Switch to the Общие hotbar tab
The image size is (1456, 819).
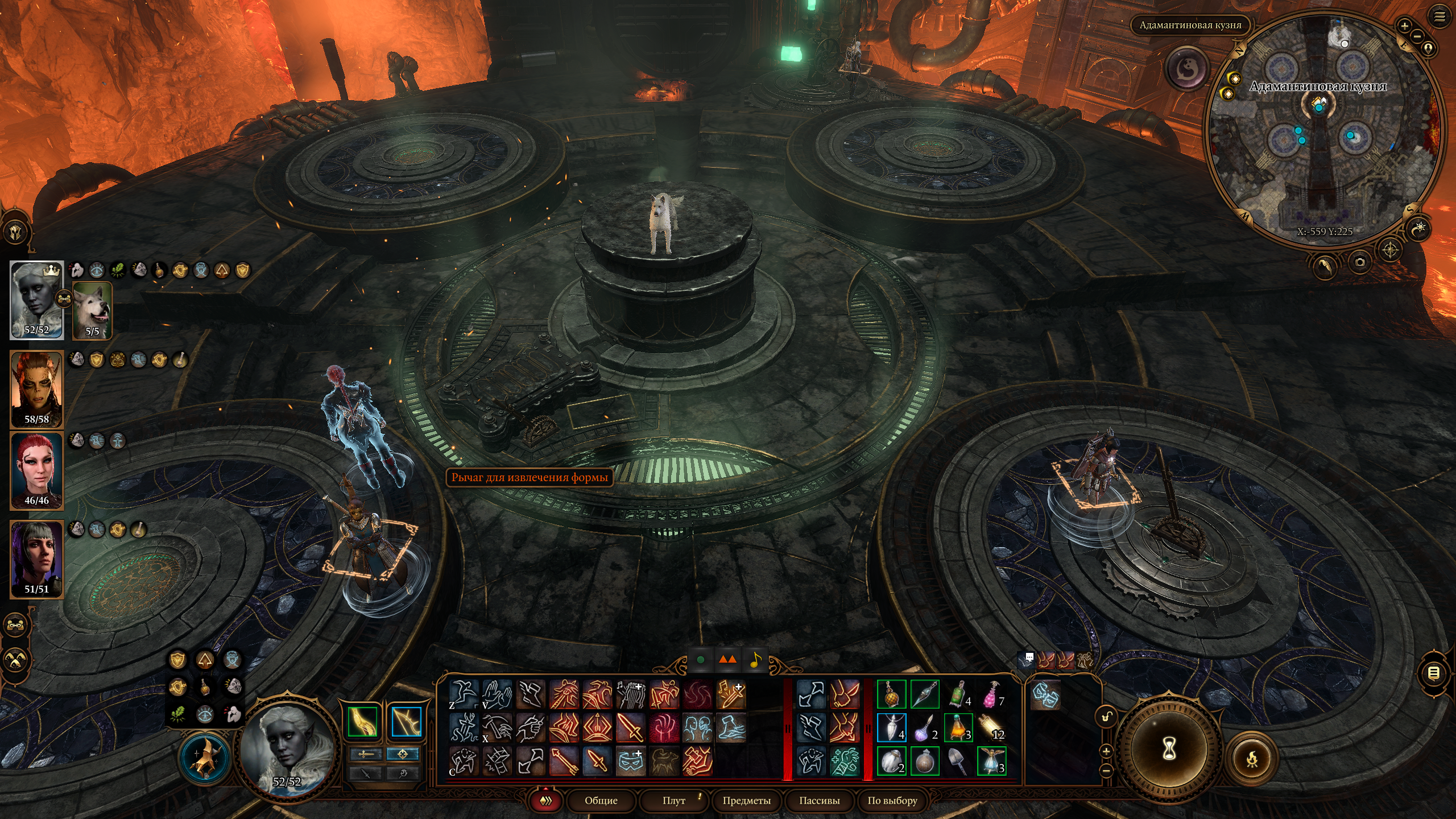coord(601,801)
